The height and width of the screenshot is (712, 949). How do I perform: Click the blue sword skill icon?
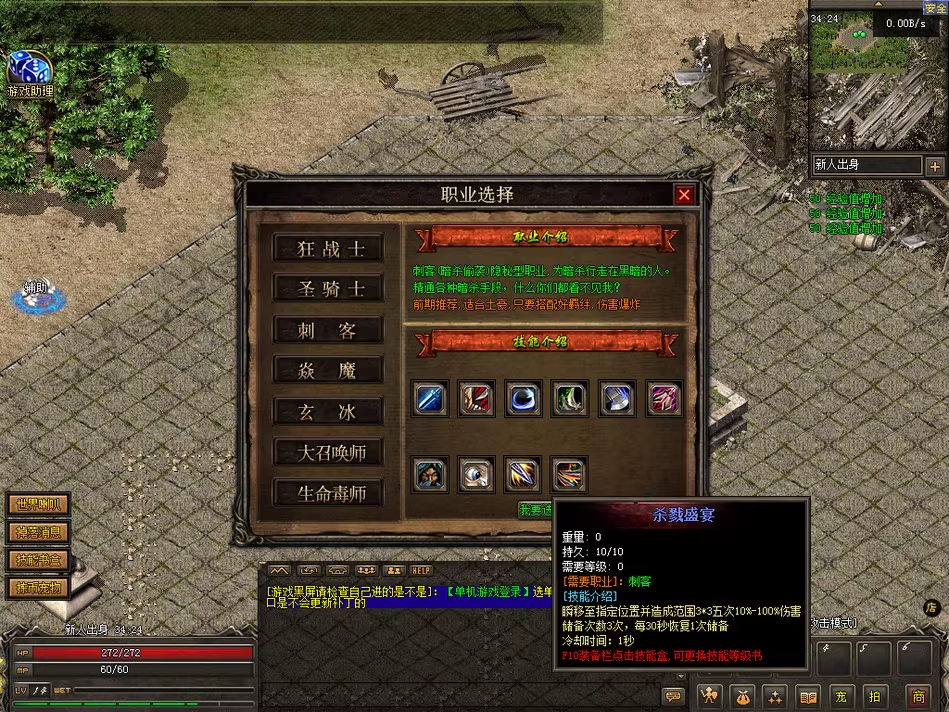tap(431, 398)
